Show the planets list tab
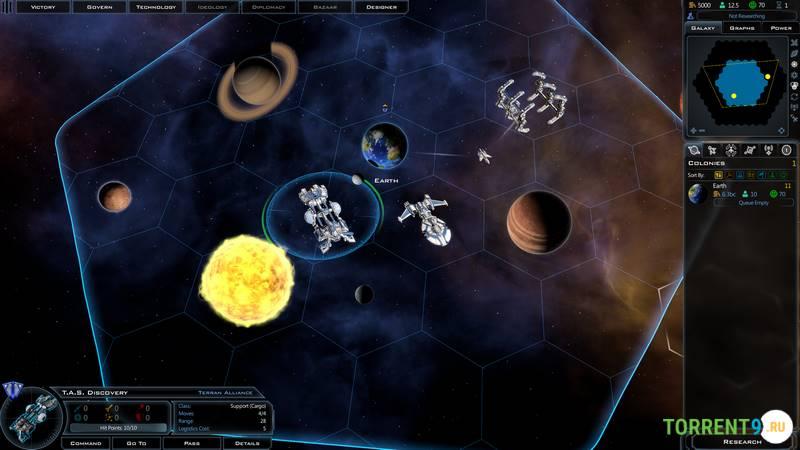This screenshot has width=800, height=450. (695, 150)
